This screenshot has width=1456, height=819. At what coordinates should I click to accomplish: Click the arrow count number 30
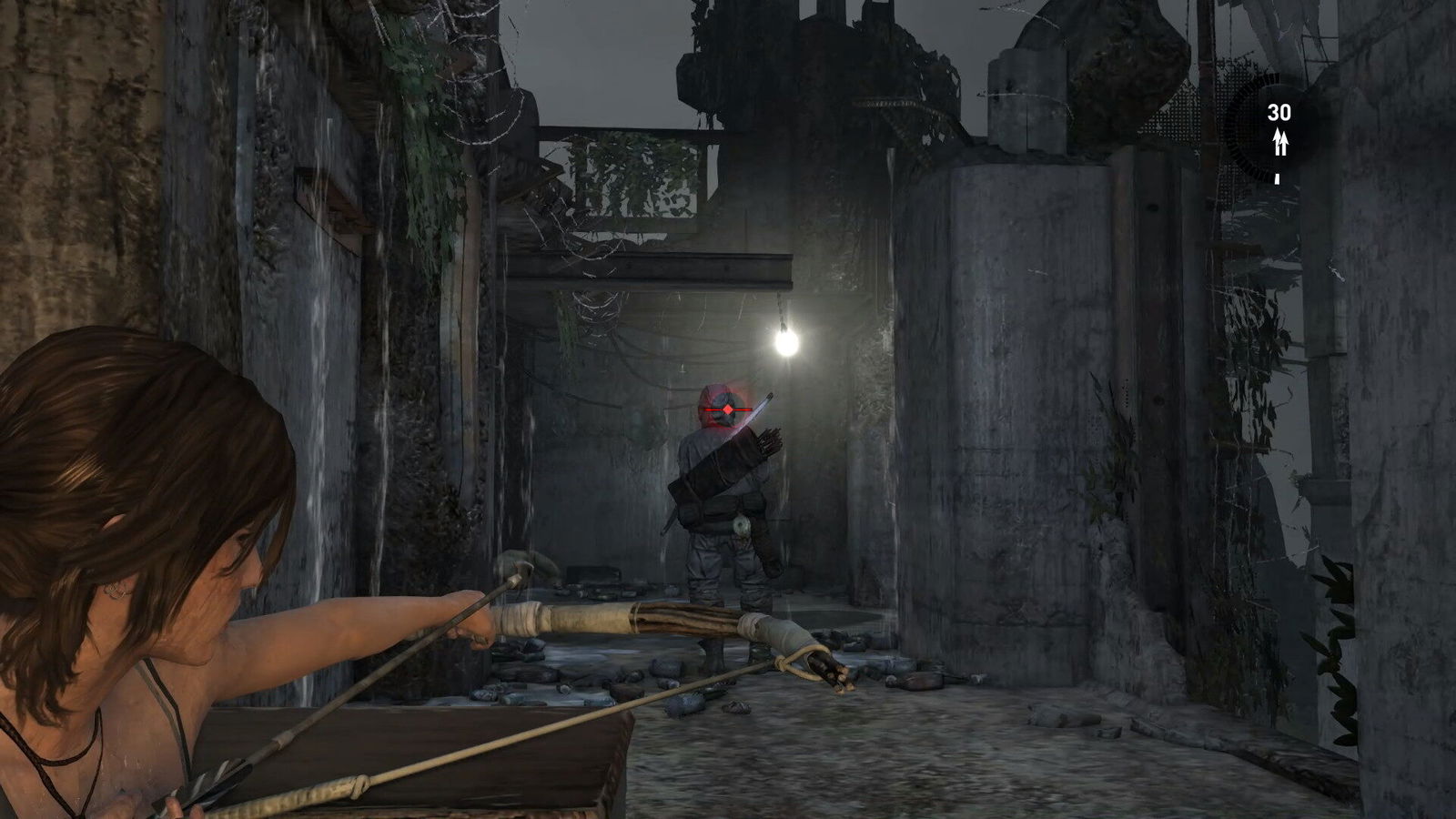click(1279, 111)
